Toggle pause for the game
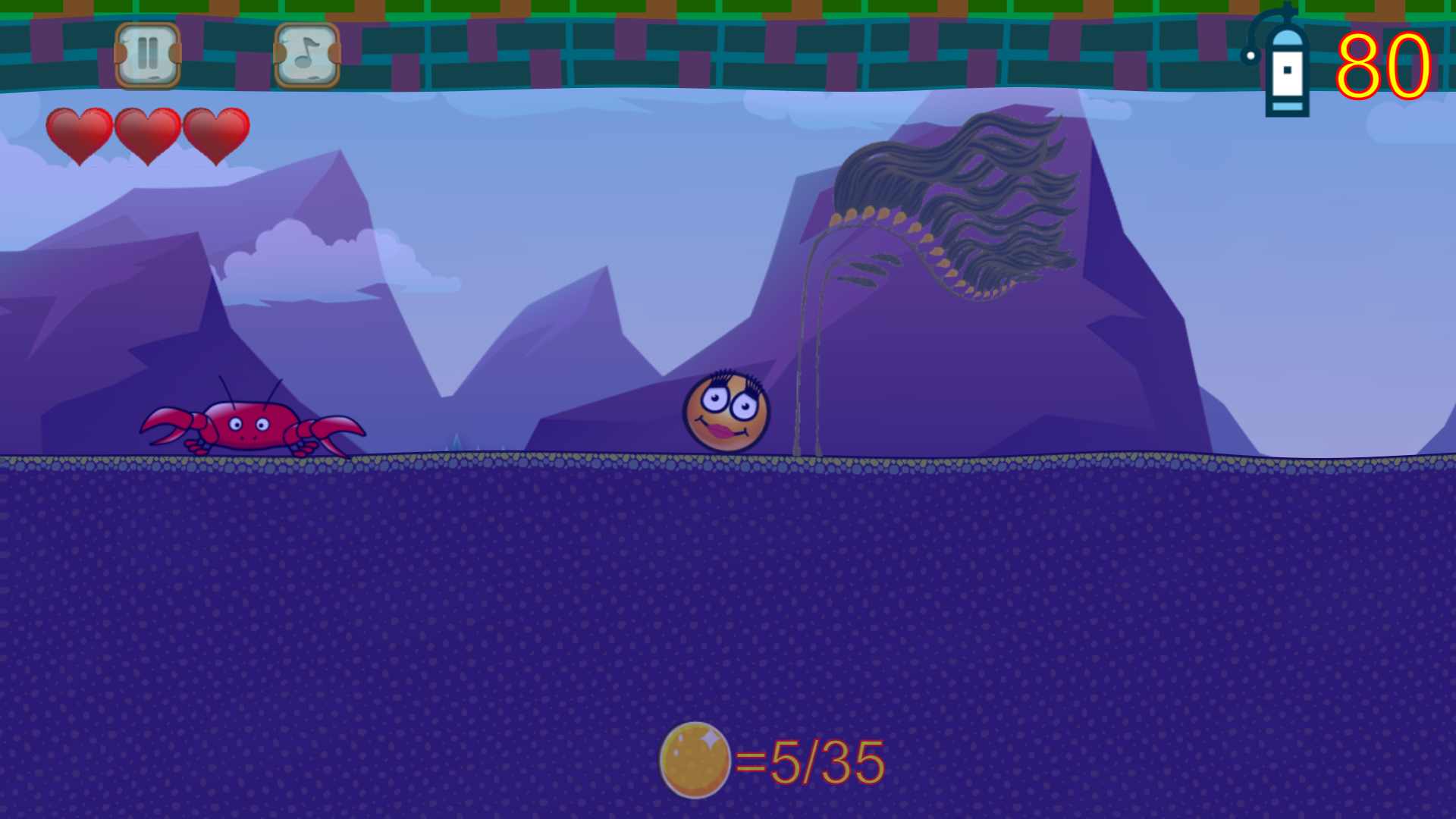The image size is (1456, 819). (x=148, y=52)
